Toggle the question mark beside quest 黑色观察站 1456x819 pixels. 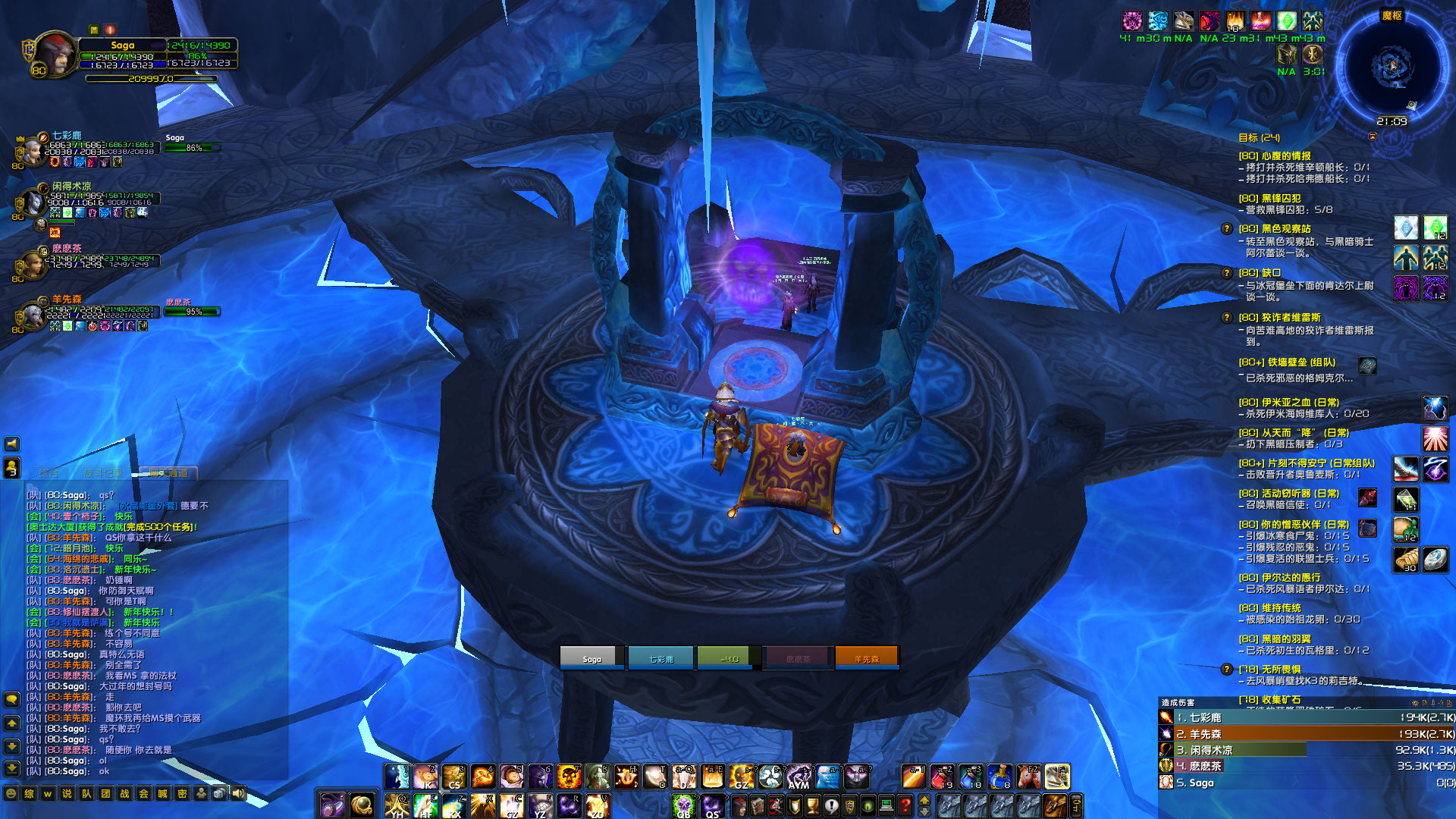[1226, 229]
